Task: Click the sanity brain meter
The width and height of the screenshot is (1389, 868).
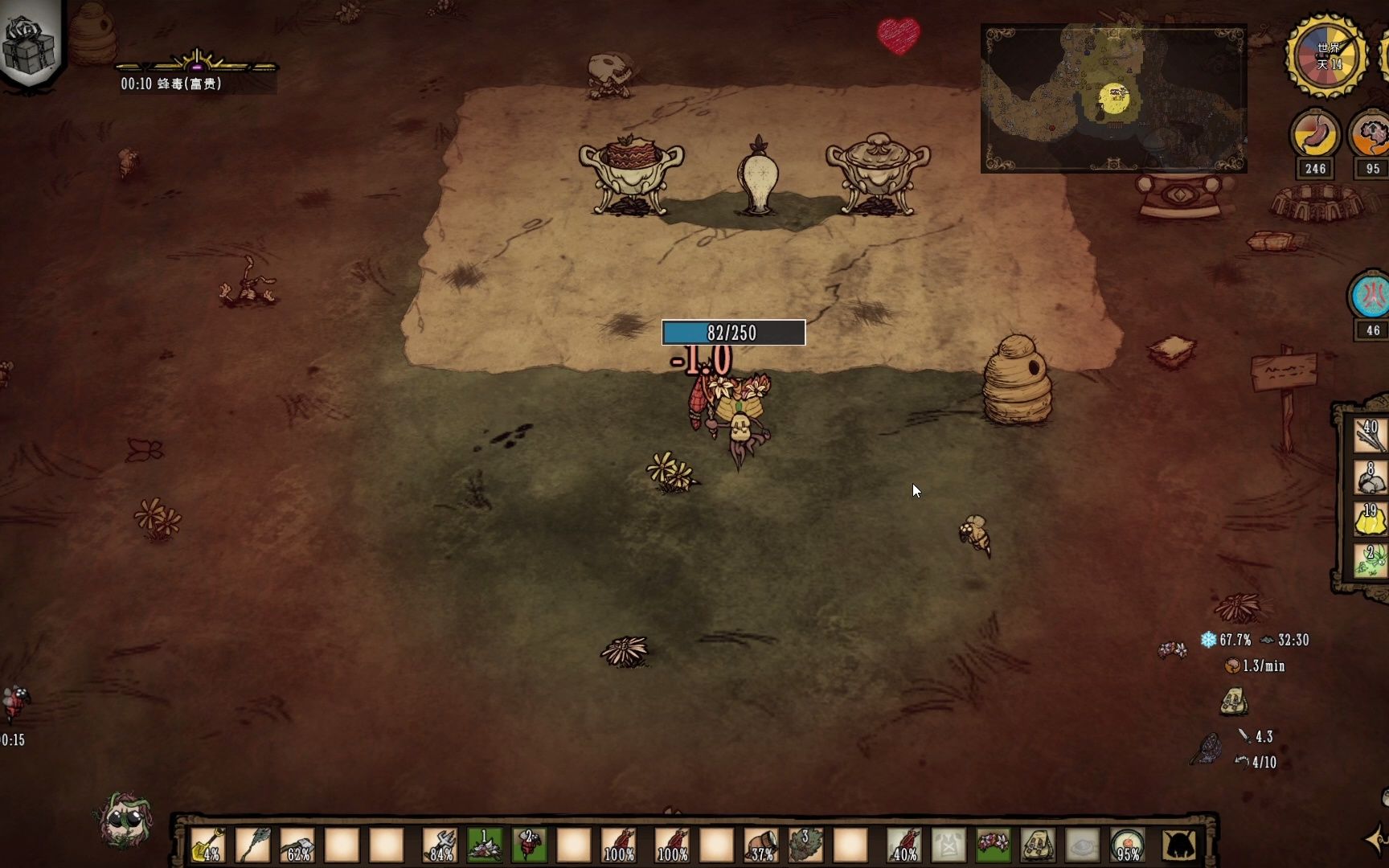Action: [1371, 135]
